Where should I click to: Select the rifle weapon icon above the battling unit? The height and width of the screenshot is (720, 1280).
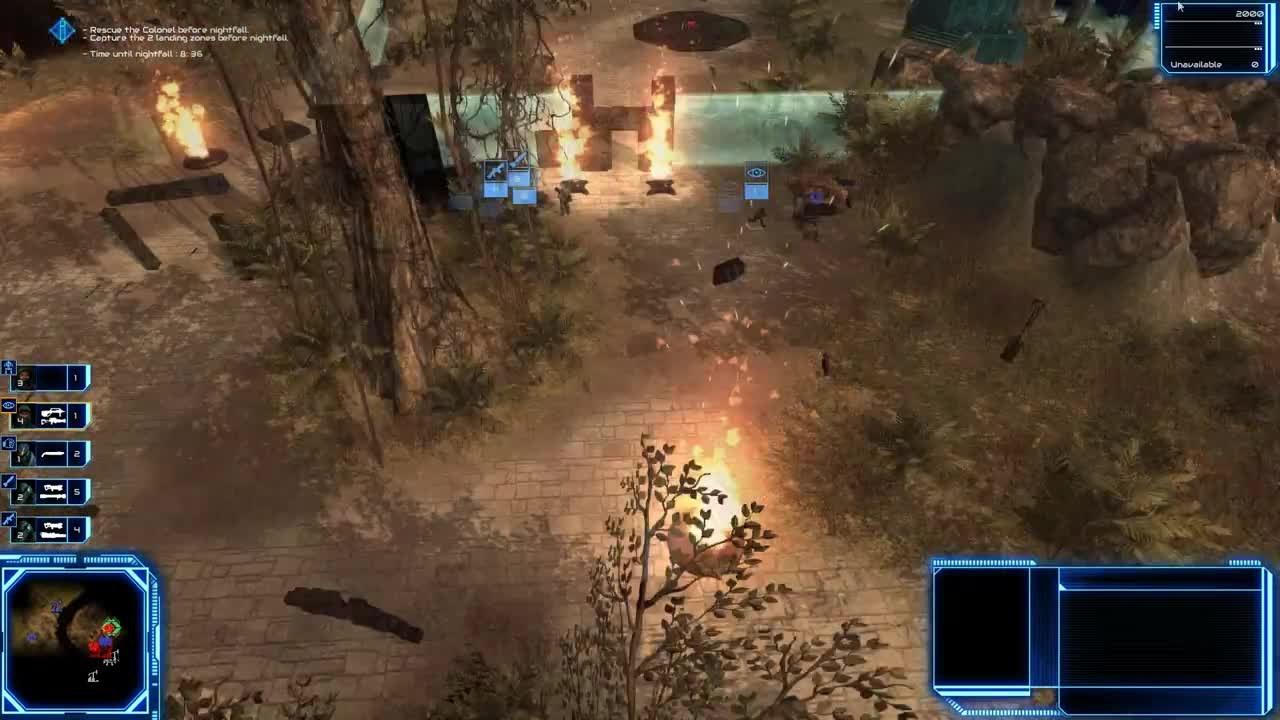tap(497, 169)
